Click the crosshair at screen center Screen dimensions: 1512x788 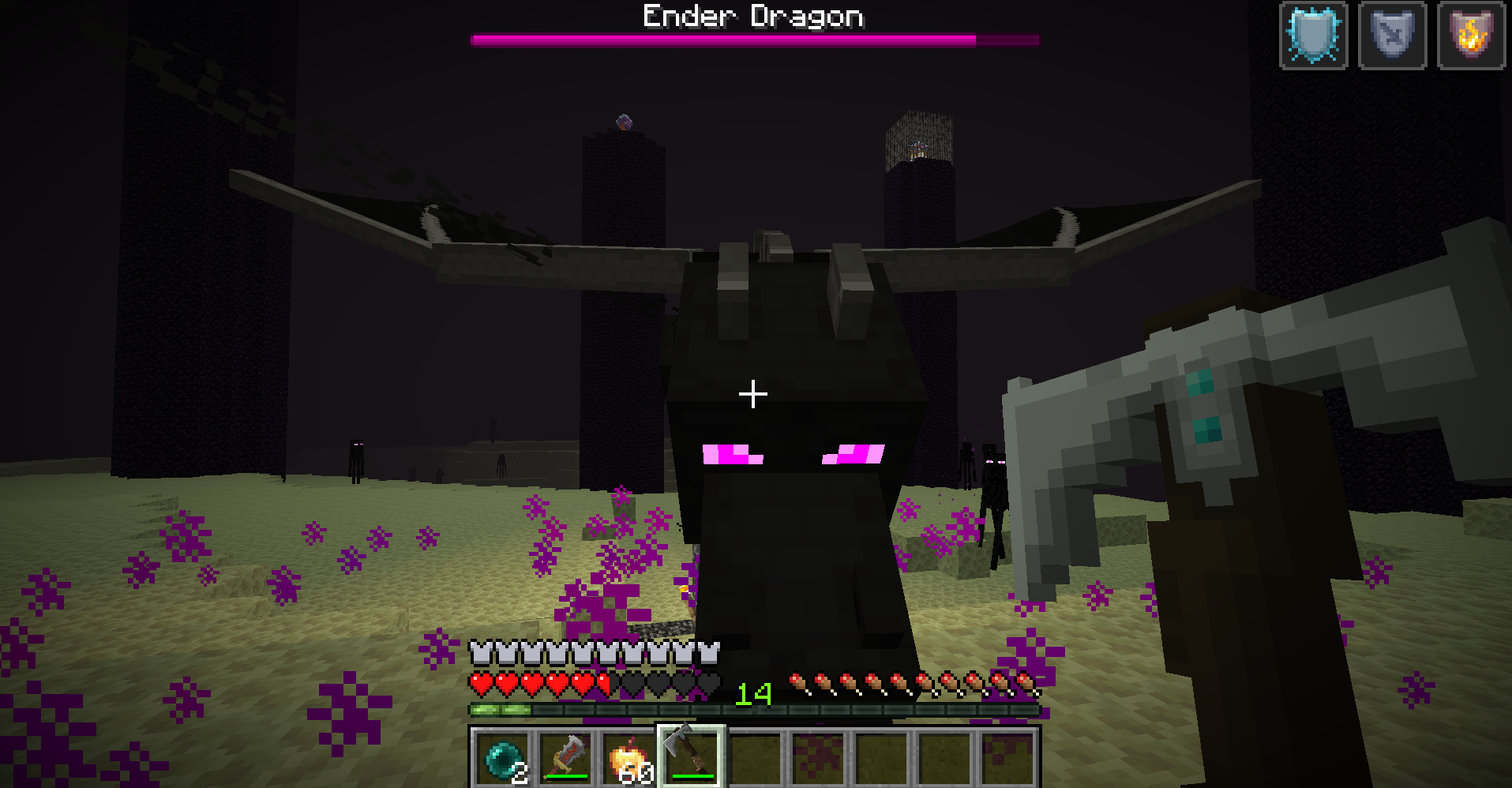tap(752, 392)
